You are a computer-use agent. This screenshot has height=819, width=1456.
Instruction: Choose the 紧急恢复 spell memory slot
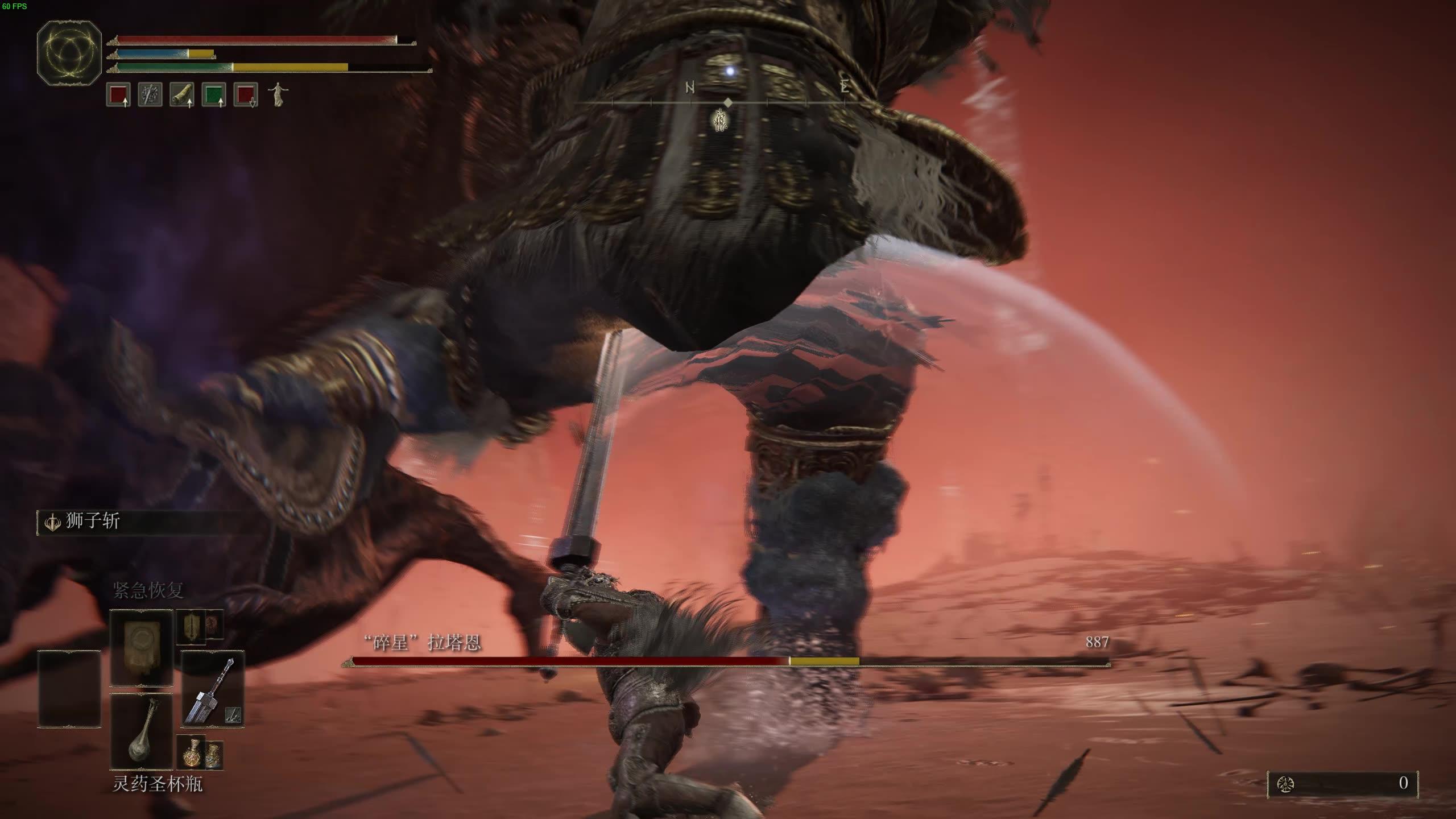141,648
